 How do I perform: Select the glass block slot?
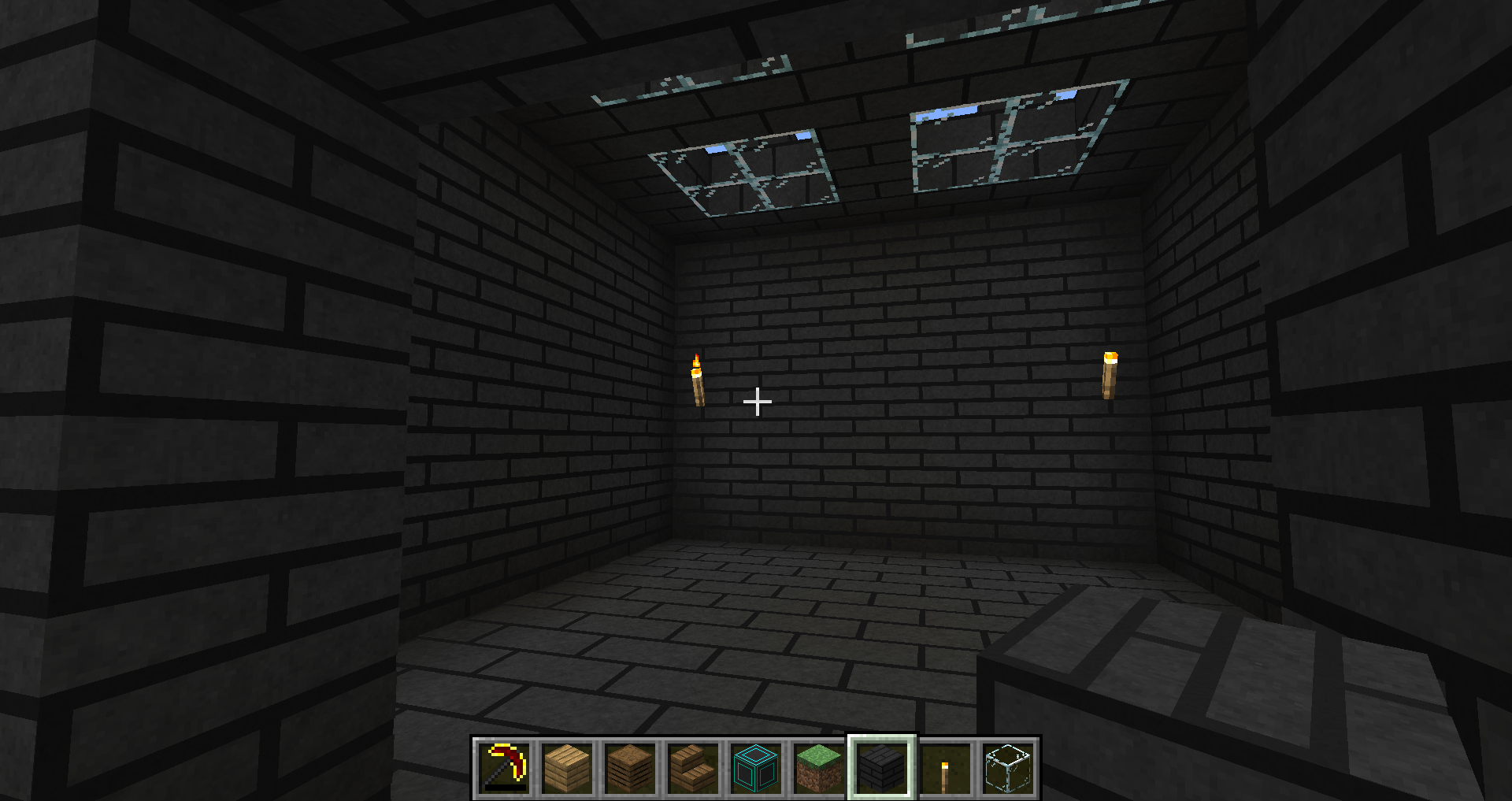click(x=1008, y=767)
